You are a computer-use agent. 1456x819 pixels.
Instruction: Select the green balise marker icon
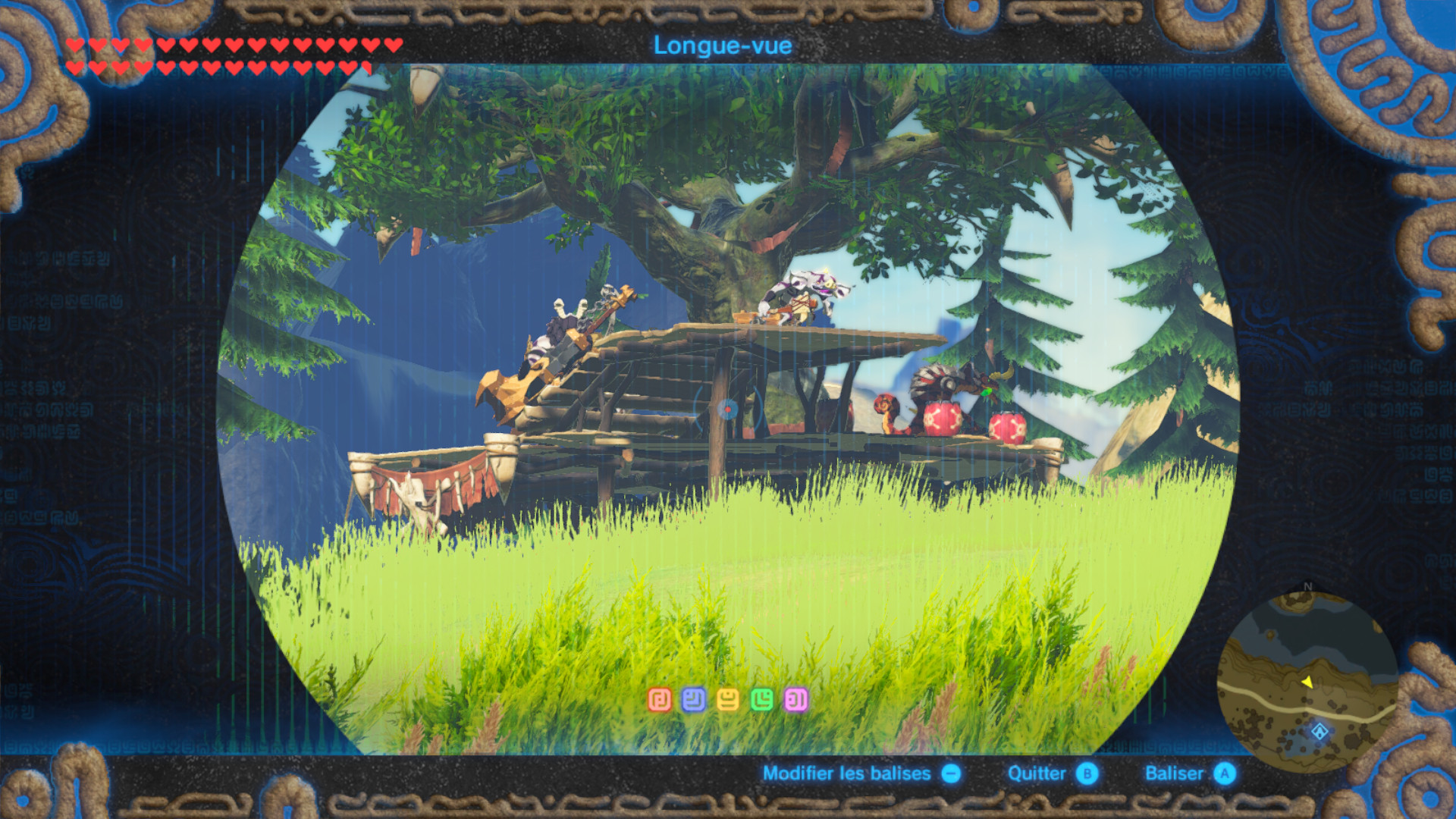click(762, 698)
